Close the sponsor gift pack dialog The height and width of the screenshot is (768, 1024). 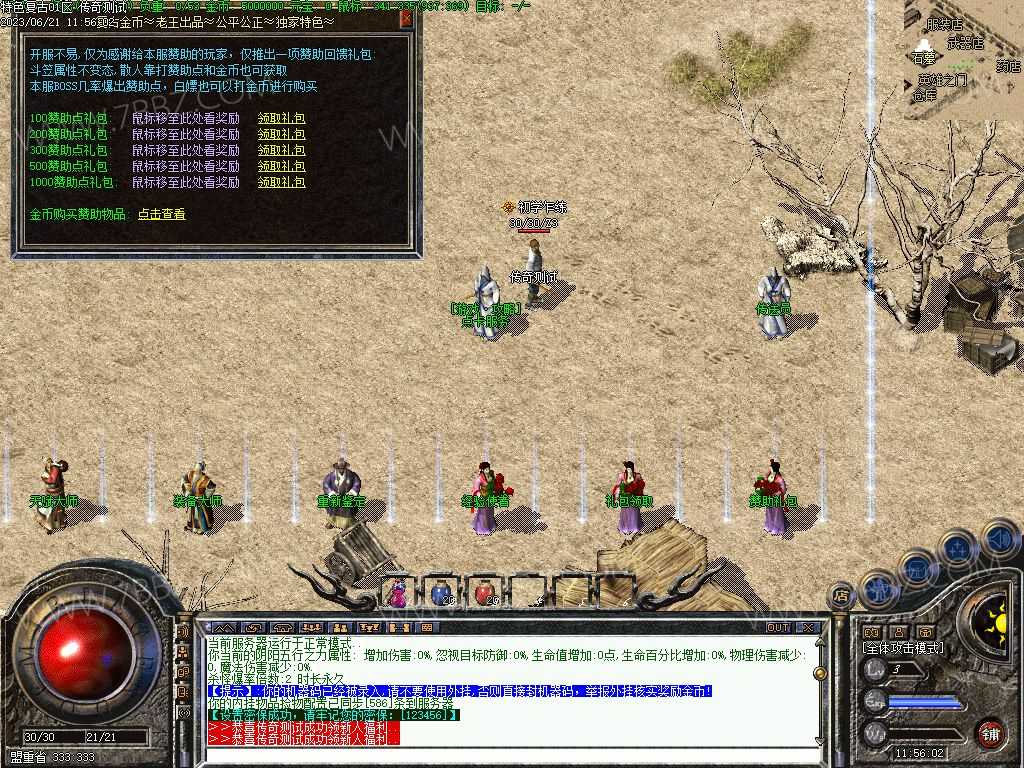406,18
